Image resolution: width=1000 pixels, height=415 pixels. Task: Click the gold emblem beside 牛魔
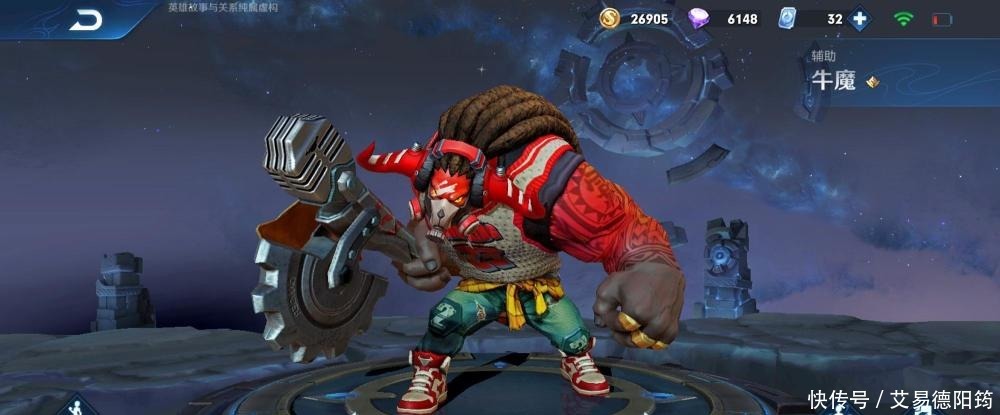[x=873, y=82]
